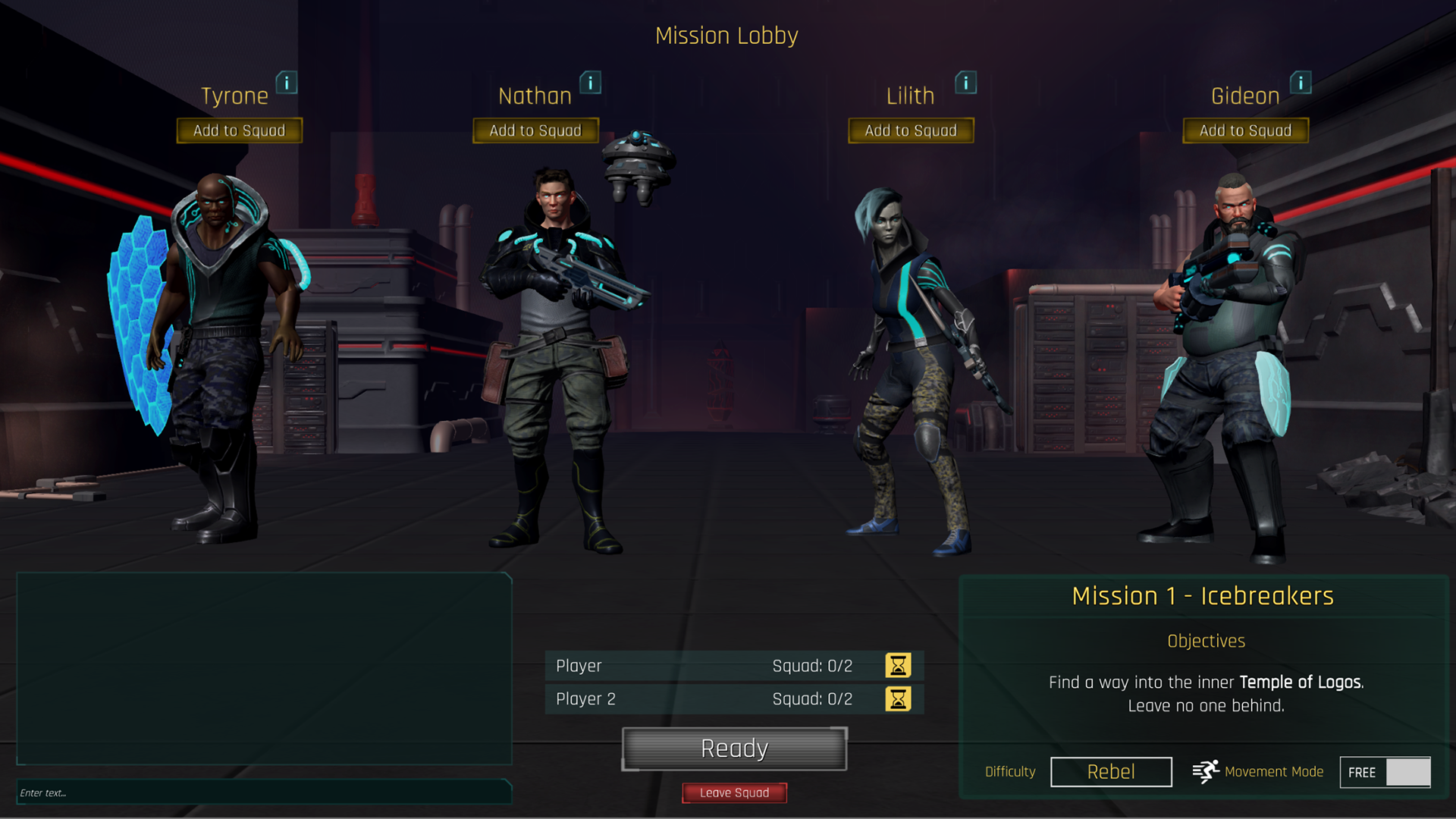The width and height of the screenshot is (1456, 819).
Task: Open Tyrone's info panel
Action: point(287,83)
